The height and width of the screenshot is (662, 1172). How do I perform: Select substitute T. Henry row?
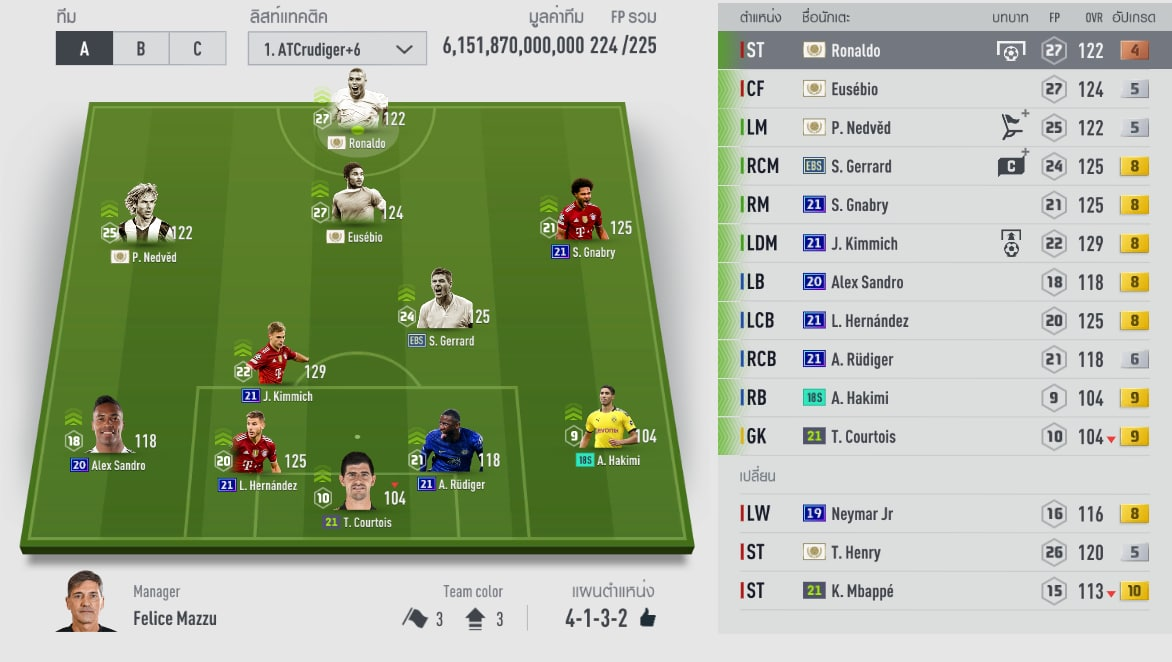coord(940,552)
